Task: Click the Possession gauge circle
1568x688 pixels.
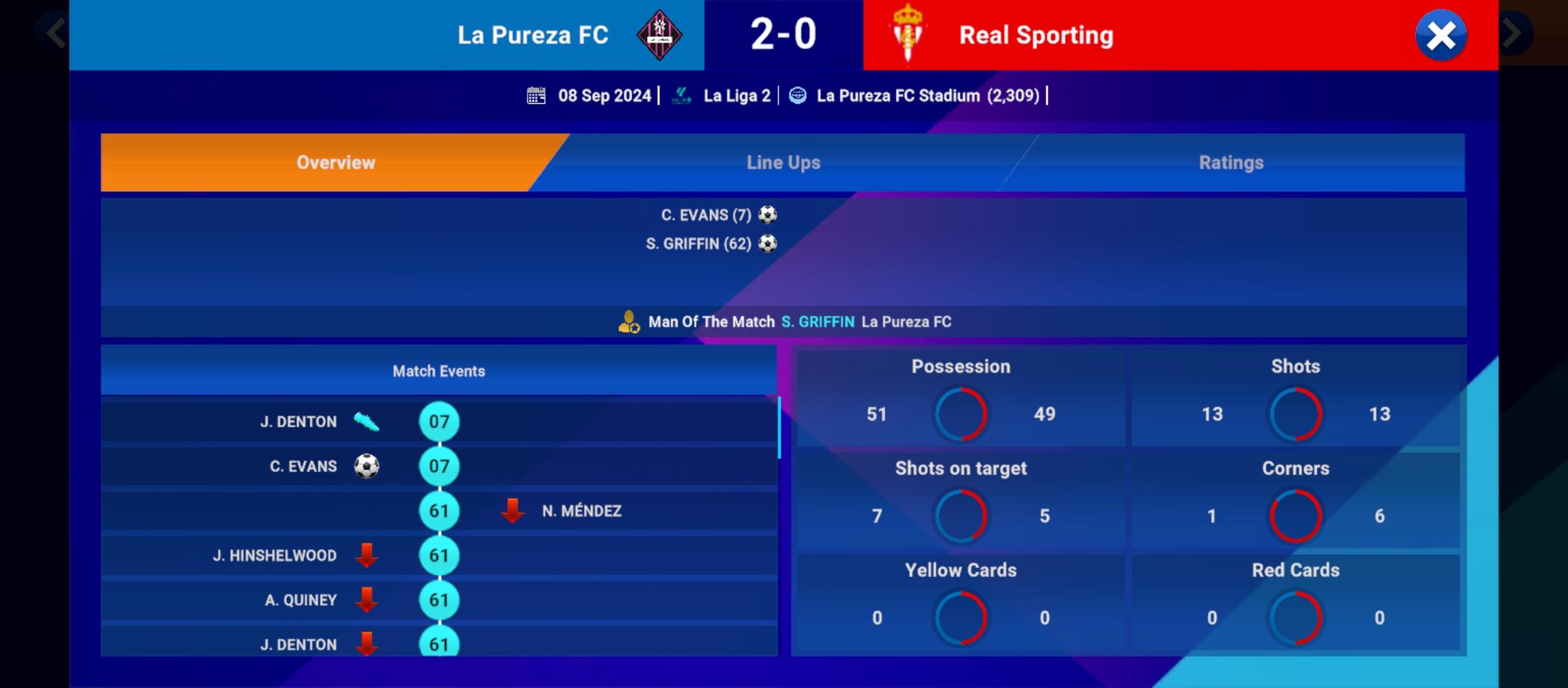Action: 961,414
